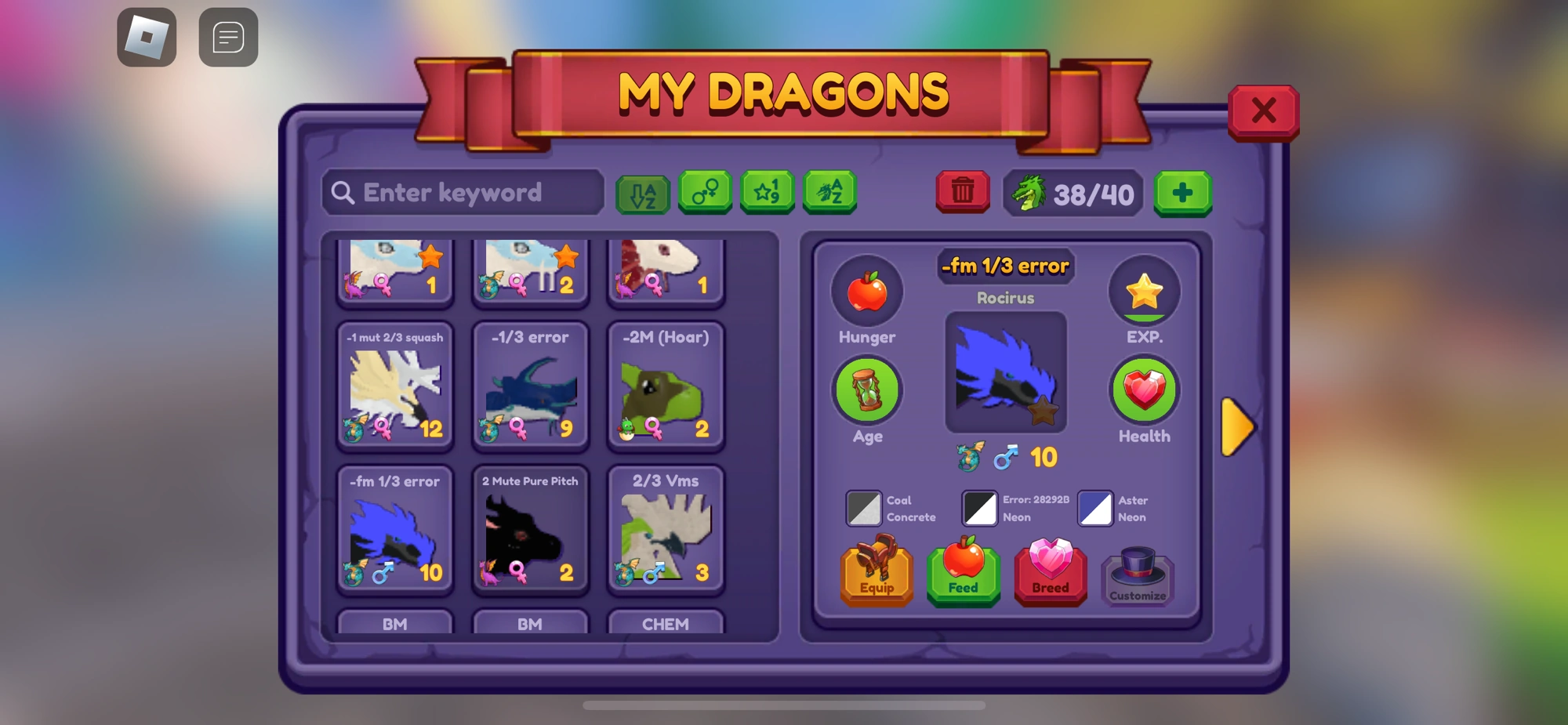The width and height of the screenshot is (1568, 725).
Task: Pick the Aster Neon color swatch
Action: point(1095,508)
